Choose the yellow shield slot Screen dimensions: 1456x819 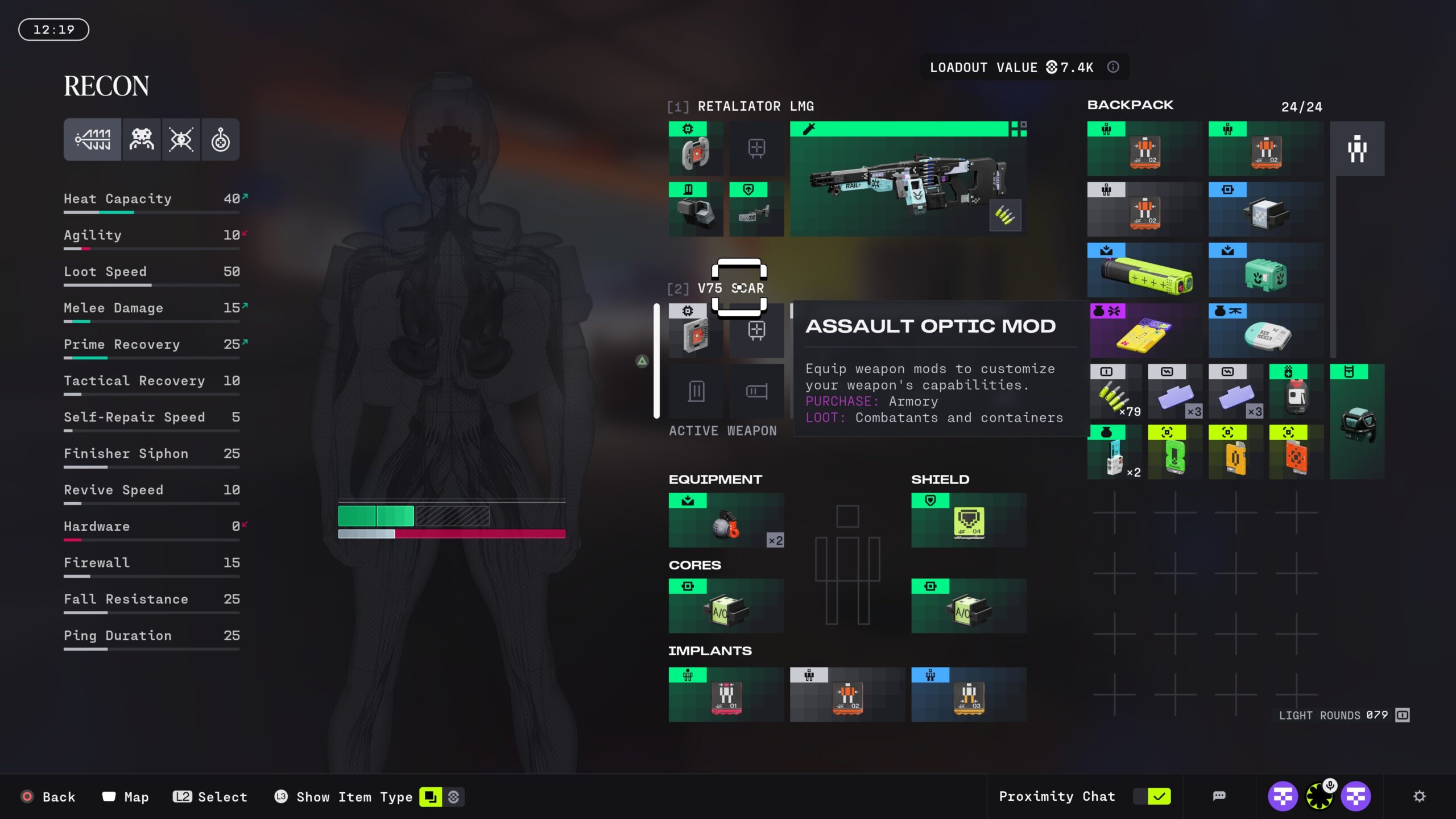(x=969, y=520)
